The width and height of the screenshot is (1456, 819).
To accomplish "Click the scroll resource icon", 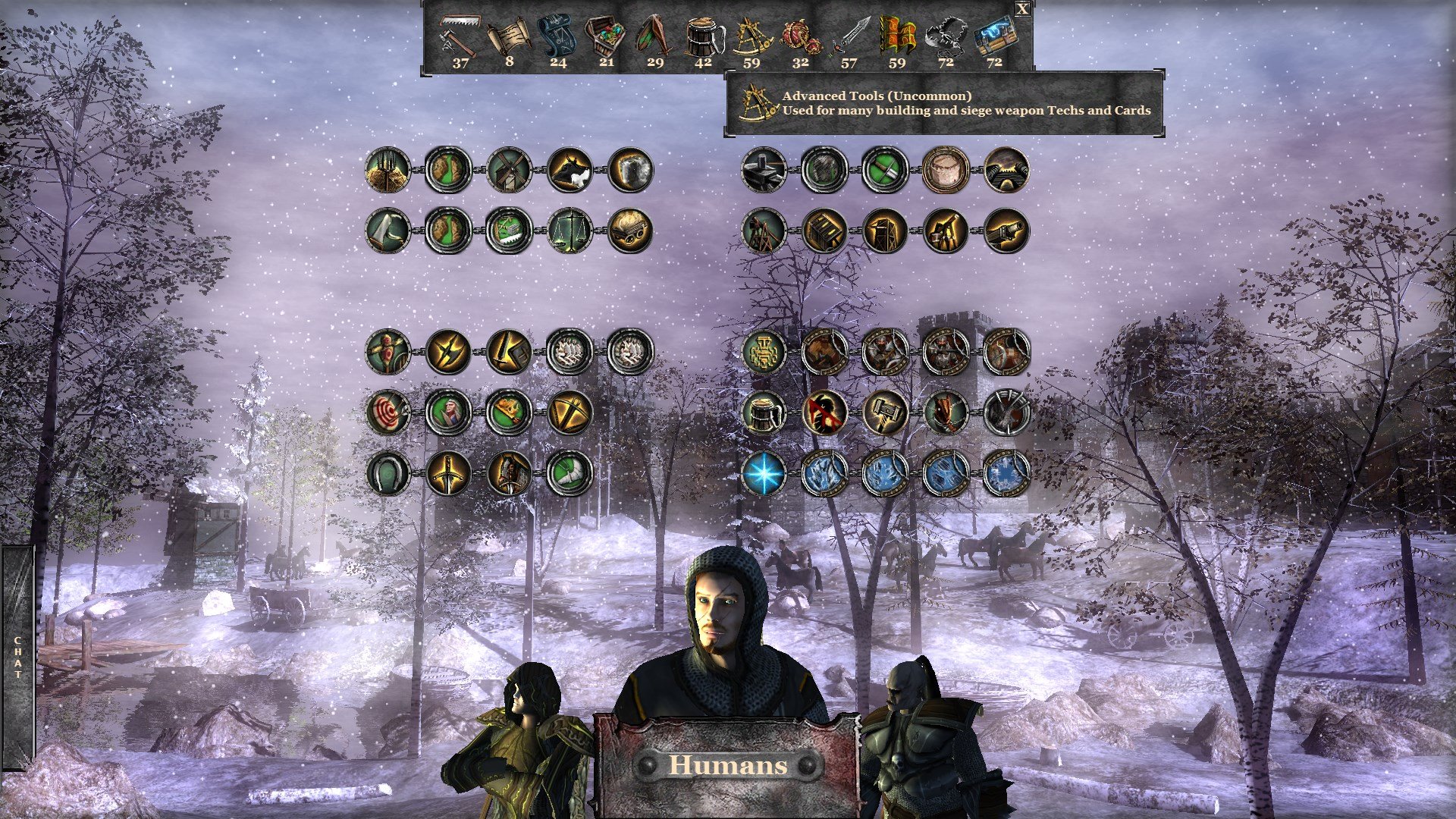I will [x=510, y=34].
